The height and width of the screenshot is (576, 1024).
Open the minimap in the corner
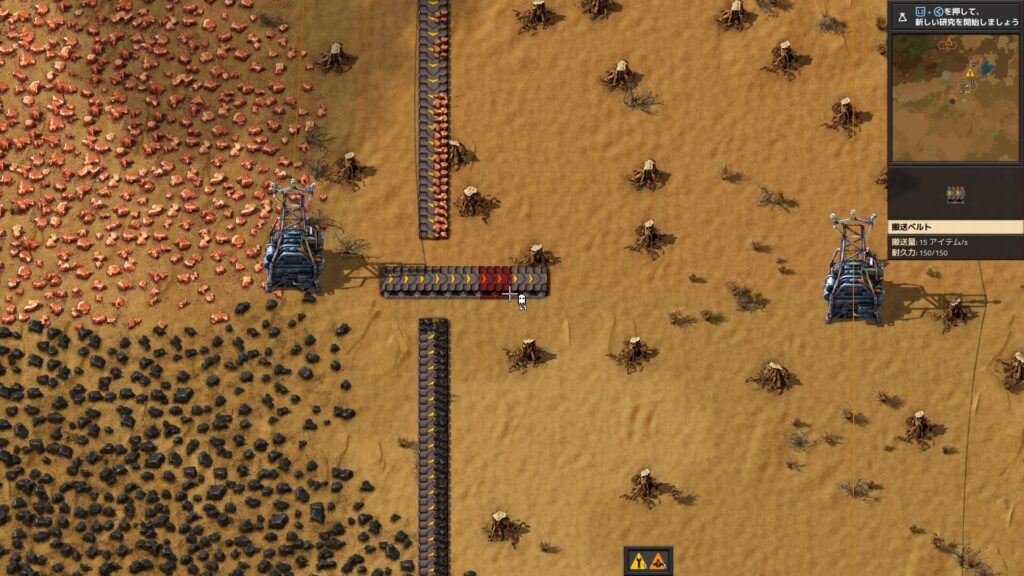tap(955, 98)
